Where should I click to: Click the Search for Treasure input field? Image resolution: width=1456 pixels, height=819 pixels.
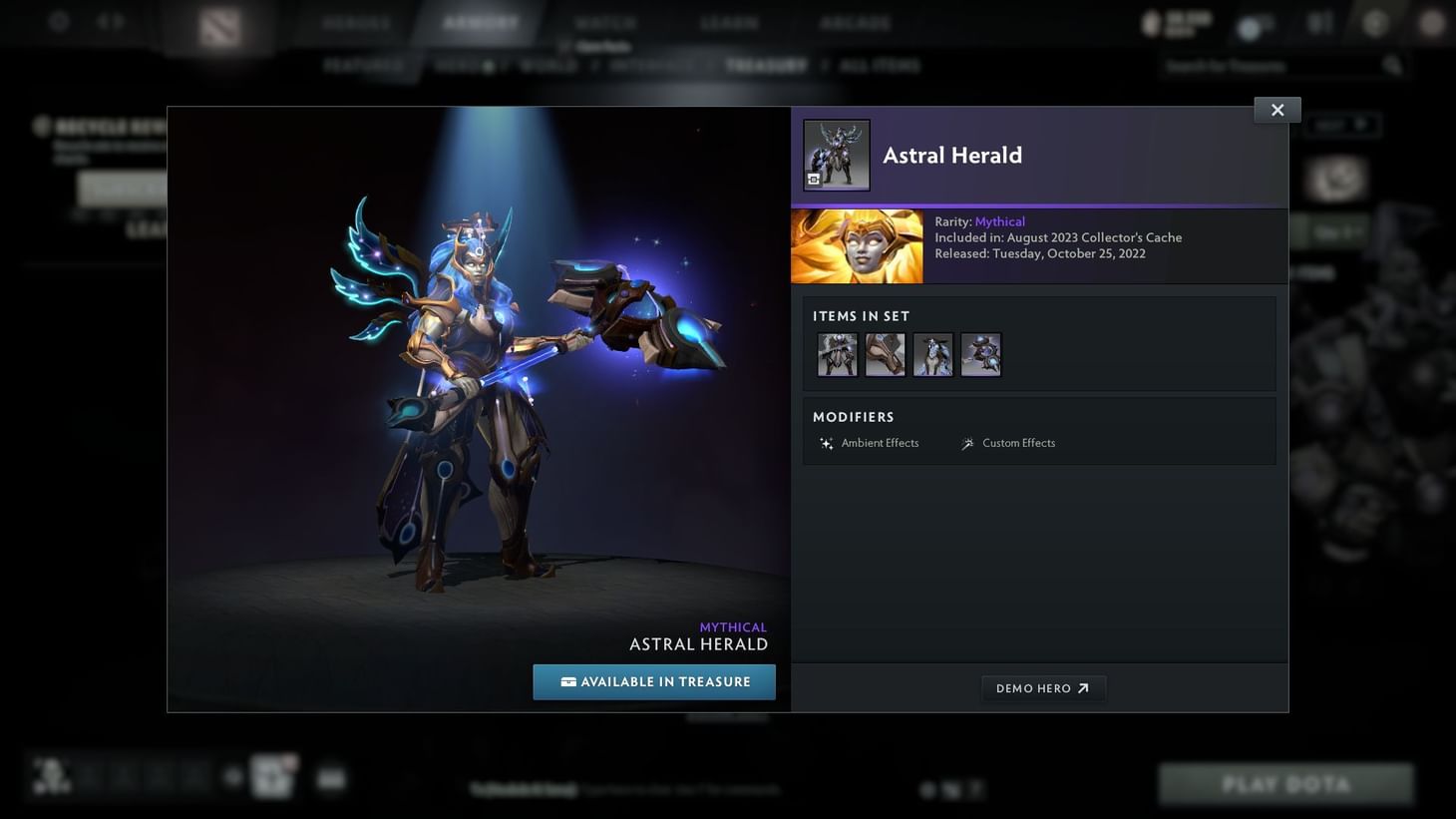click(1267, 65)
